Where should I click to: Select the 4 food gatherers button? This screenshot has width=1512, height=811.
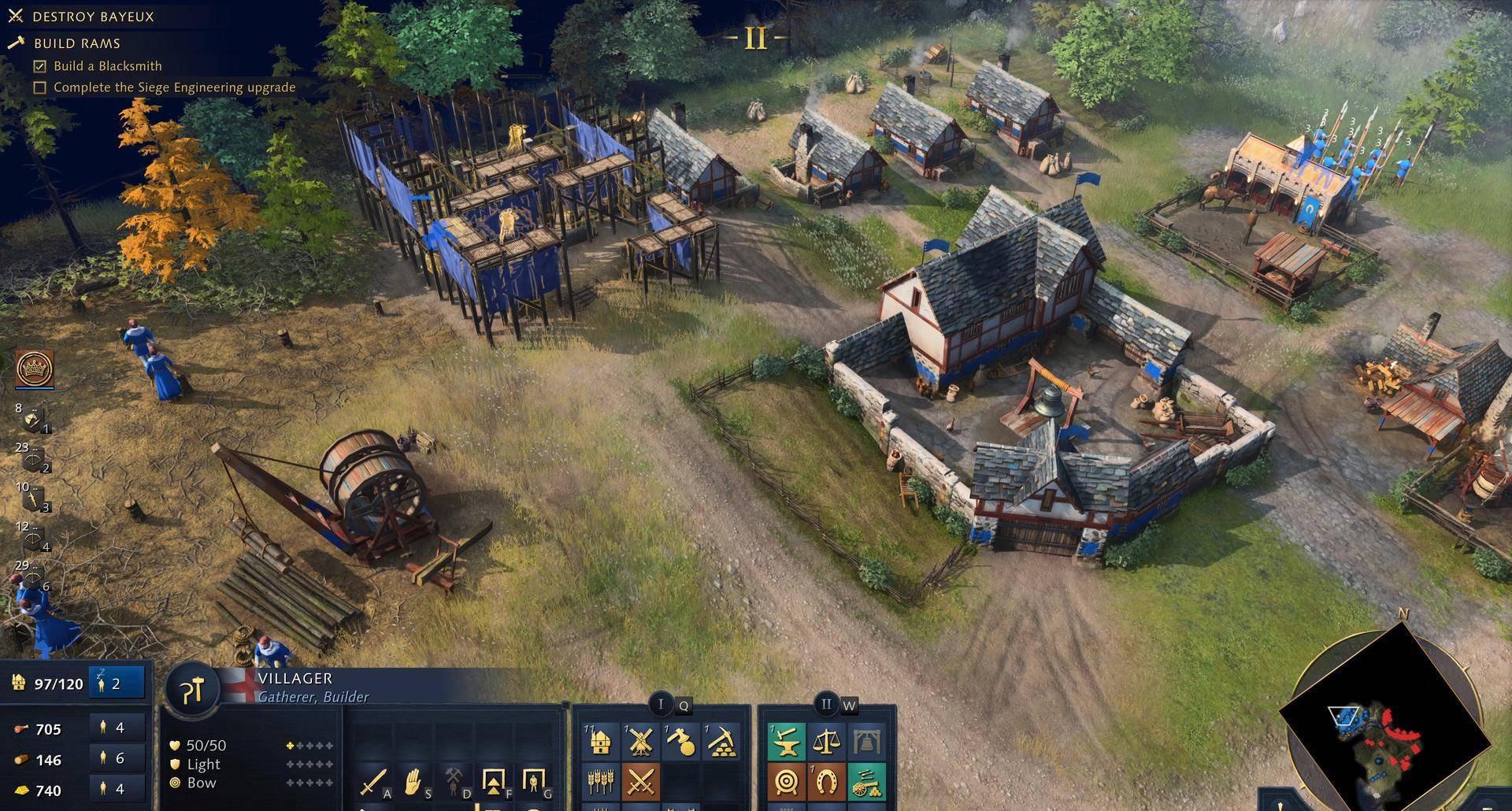coord(117,728)
